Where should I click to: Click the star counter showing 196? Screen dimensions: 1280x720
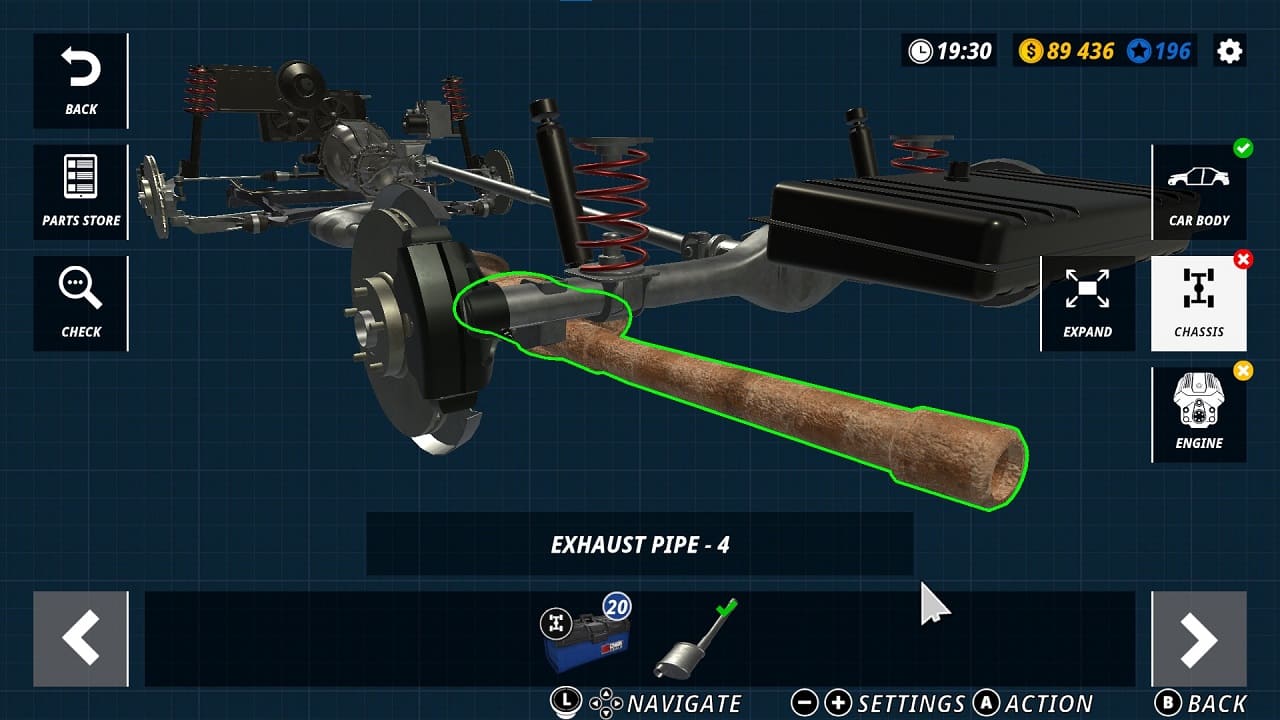click(1156, 50)
